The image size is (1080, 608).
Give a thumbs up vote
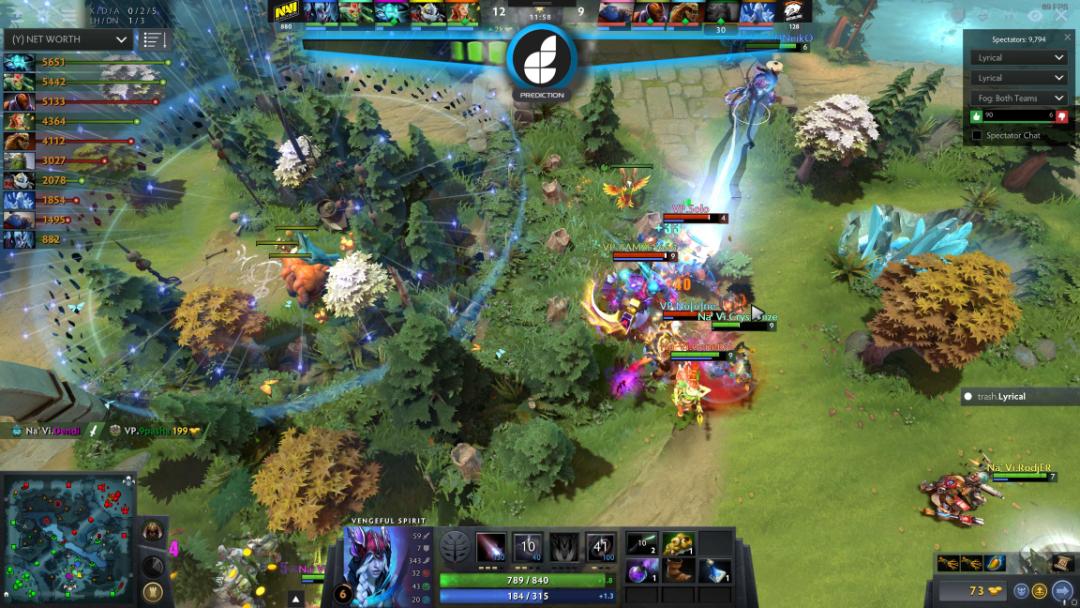[977, 116]
